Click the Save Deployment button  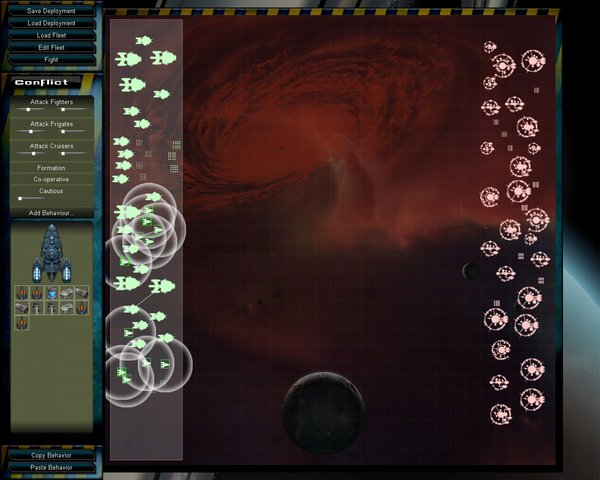(x=51, y=11)
